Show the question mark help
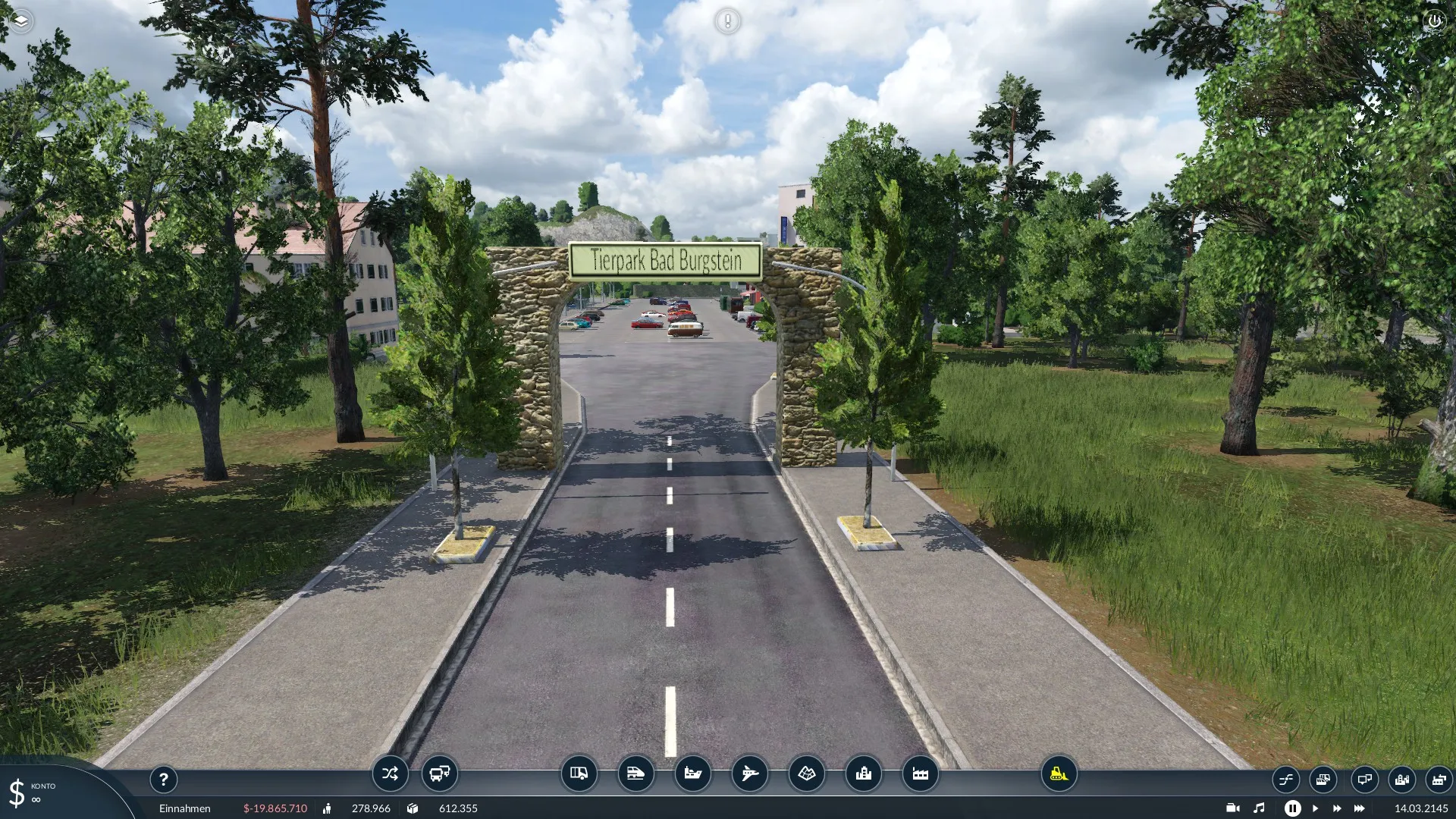1456x819 pixels. (163, 779)
